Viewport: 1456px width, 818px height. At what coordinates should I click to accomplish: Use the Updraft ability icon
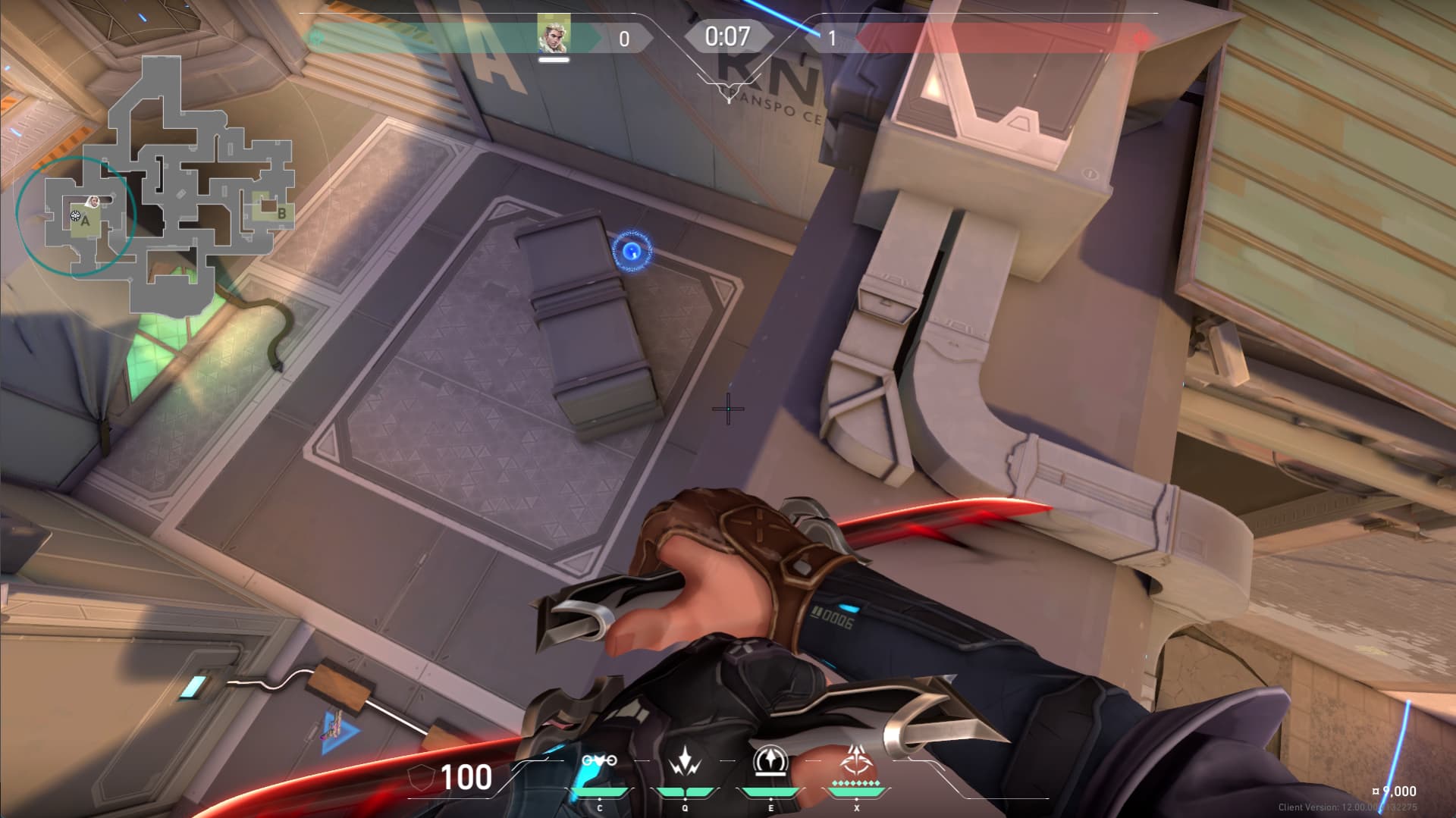[x=685, y=762]
